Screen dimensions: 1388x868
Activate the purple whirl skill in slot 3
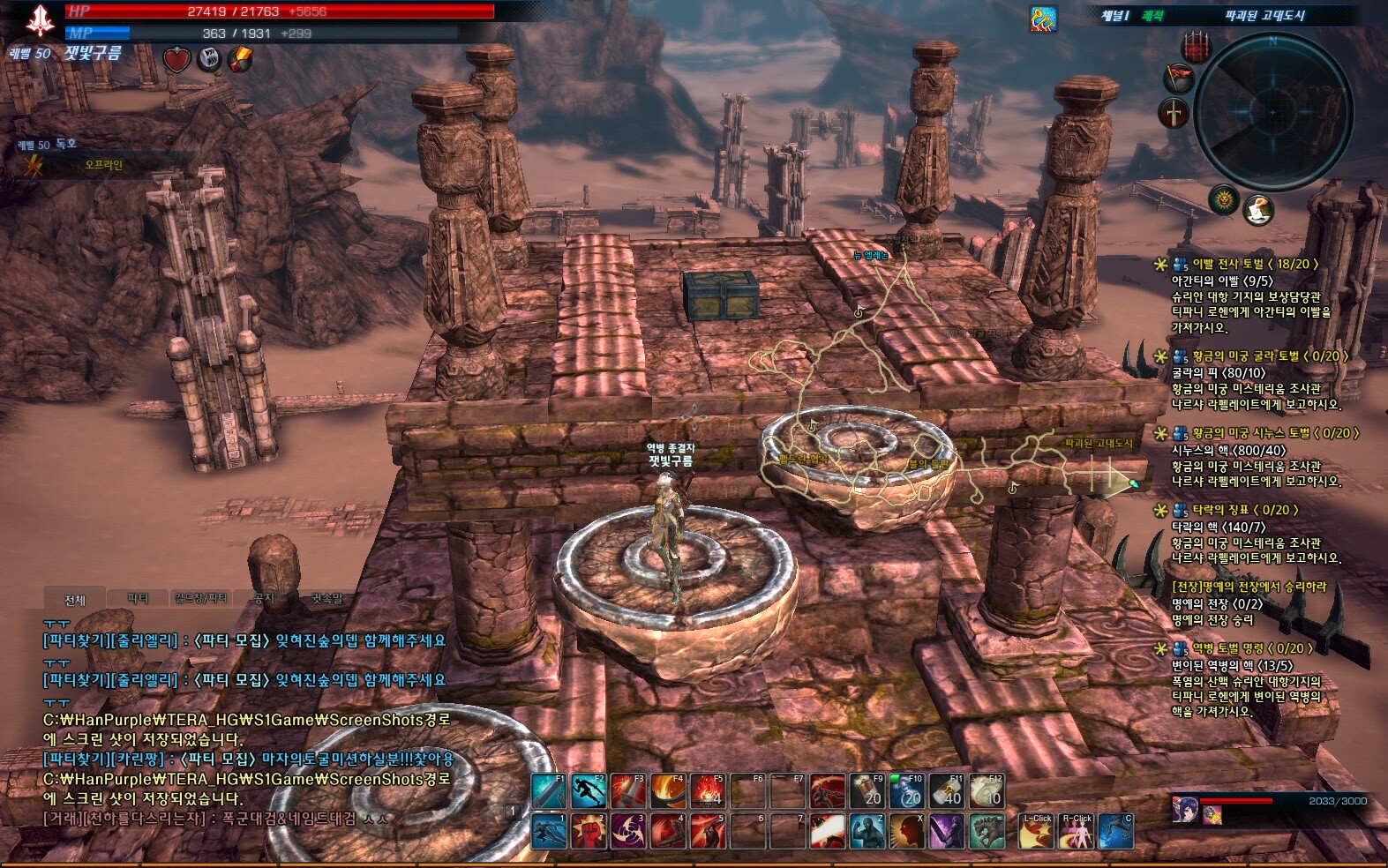tap(627, 832)
